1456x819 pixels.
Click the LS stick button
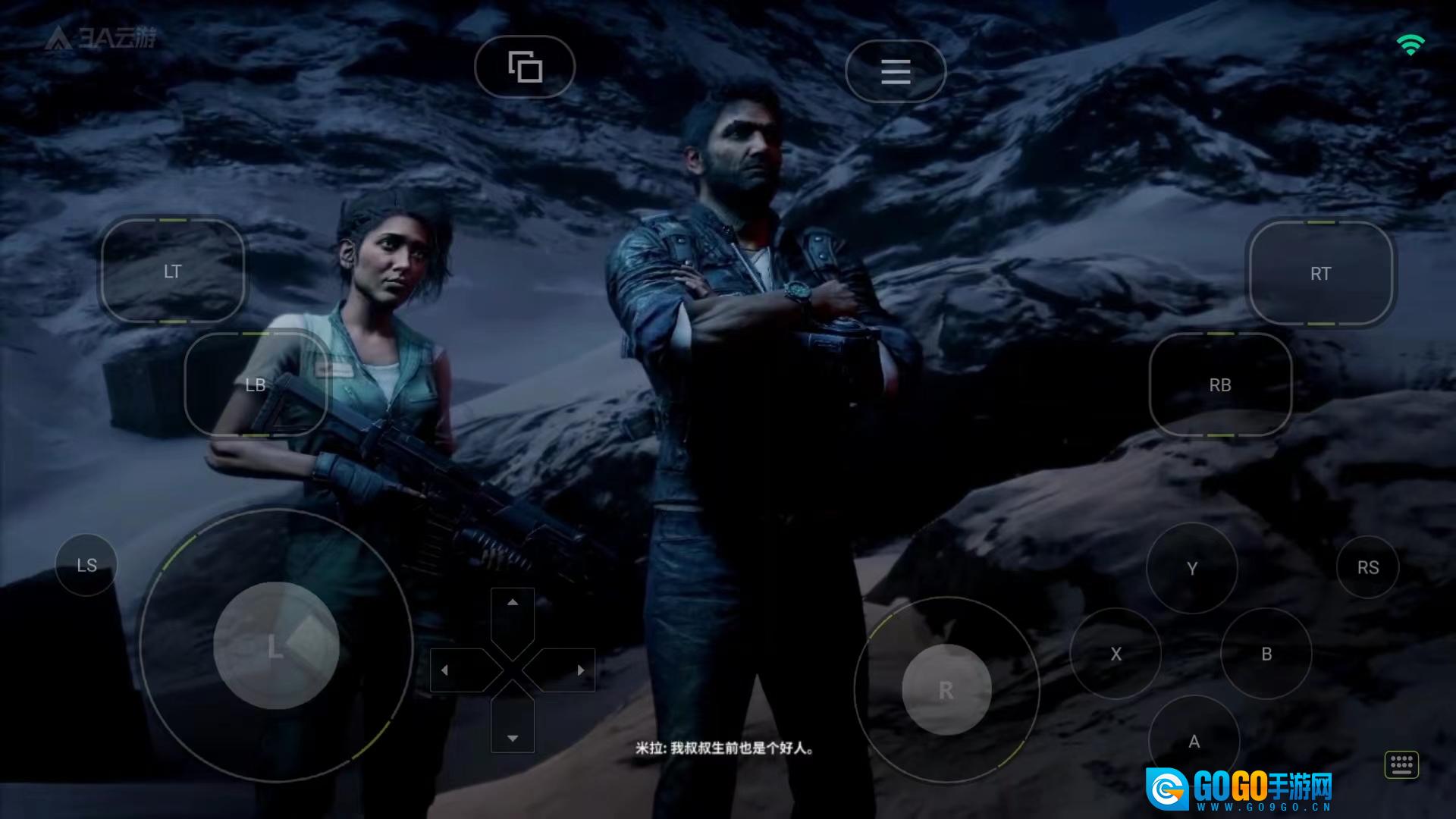pyautogui.click(x=86, y=565)
